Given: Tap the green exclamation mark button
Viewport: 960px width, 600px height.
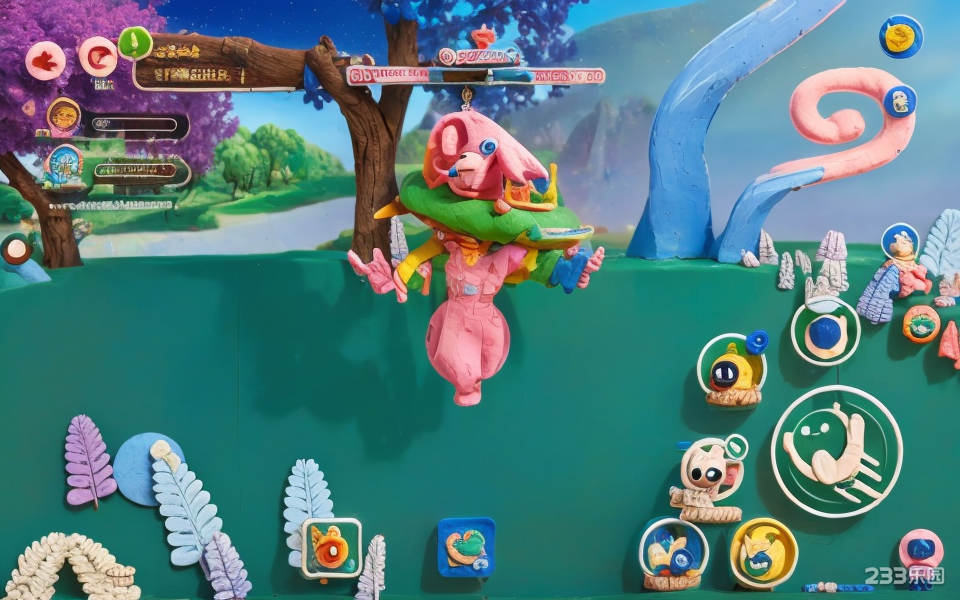Looking at the screenshot, I should coord(135,43).
